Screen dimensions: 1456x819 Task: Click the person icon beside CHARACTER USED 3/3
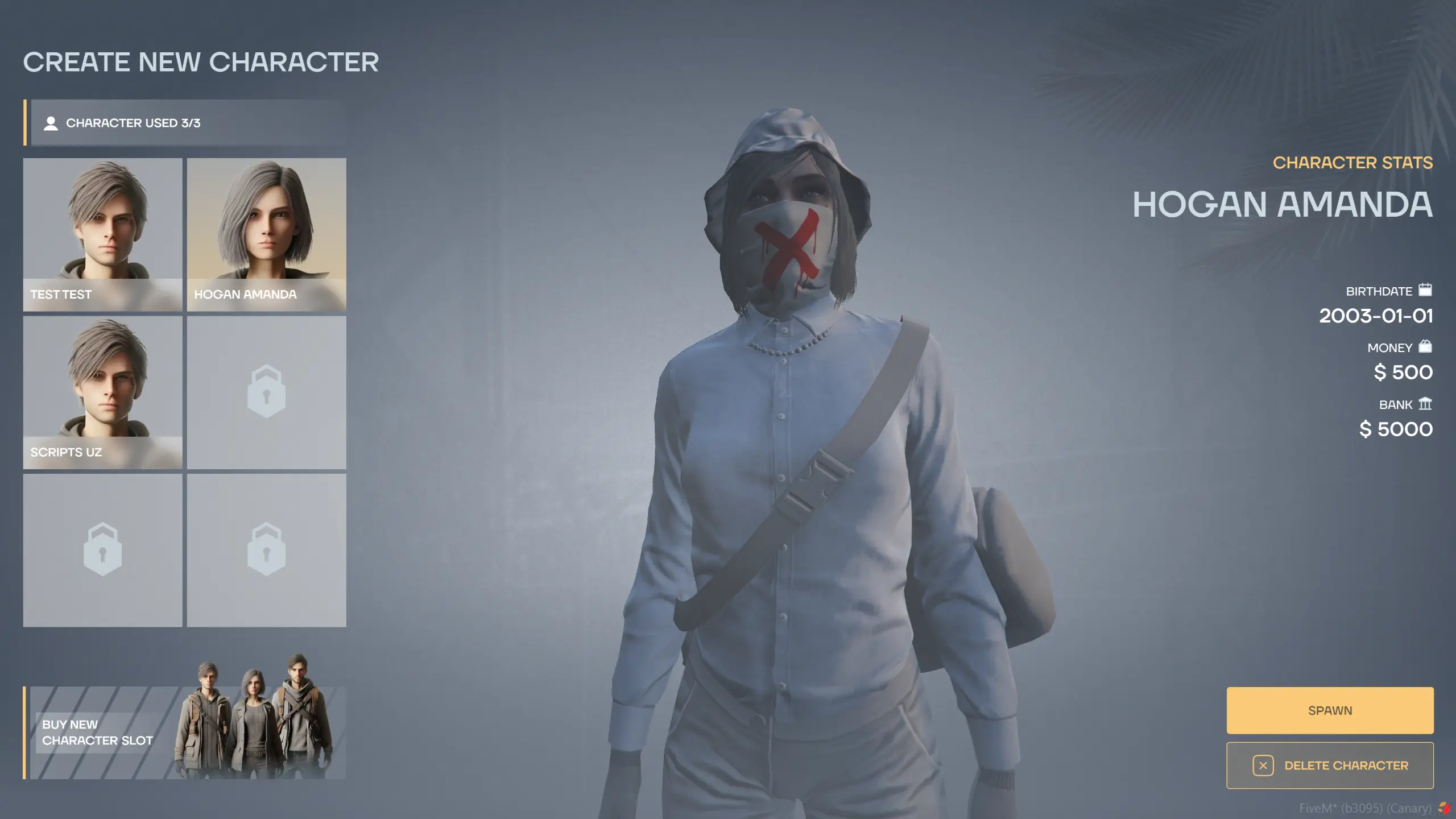click(x=52, y=123)
